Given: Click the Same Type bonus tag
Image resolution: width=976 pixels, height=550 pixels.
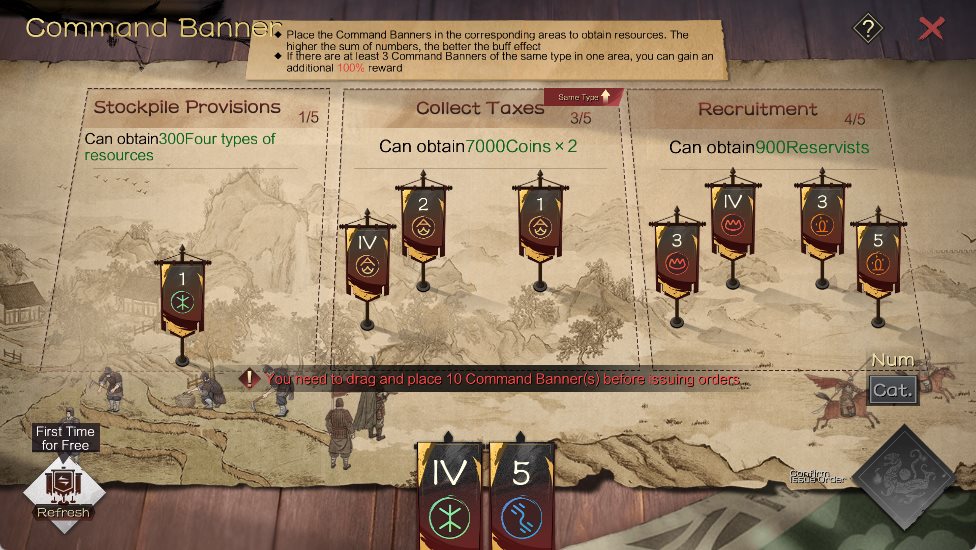Looking at the screenshot, I should click(x=583, y=97).
